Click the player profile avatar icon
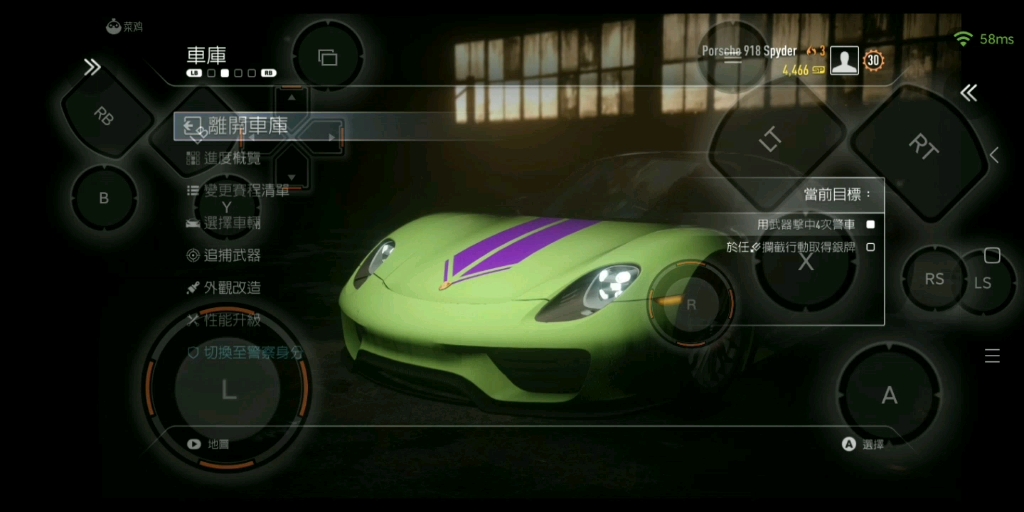This screenshot has height=512, width=1024. point(844,62)
